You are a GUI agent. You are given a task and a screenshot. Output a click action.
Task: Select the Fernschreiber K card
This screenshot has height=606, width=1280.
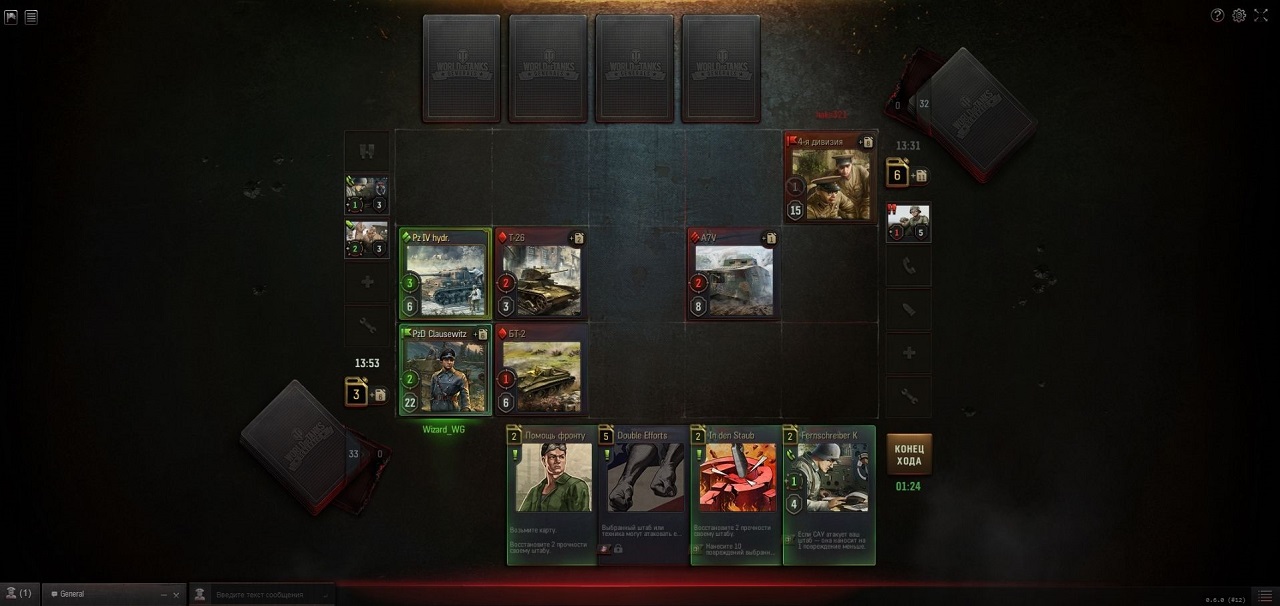click(x=829, y=494)
